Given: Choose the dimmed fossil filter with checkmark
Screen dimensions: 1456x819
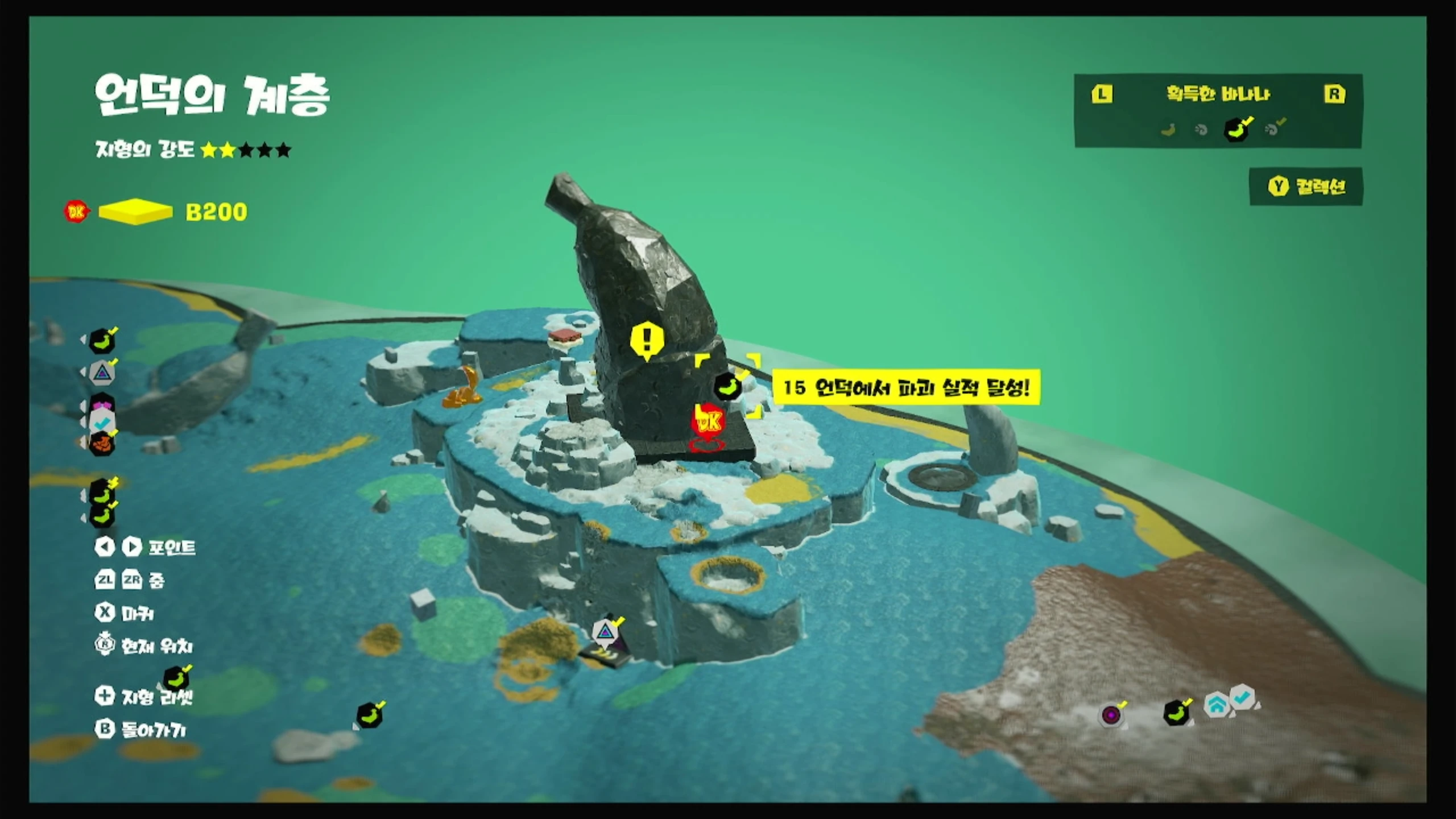Looking at the screenshot, I should (x=1273, y=129).
